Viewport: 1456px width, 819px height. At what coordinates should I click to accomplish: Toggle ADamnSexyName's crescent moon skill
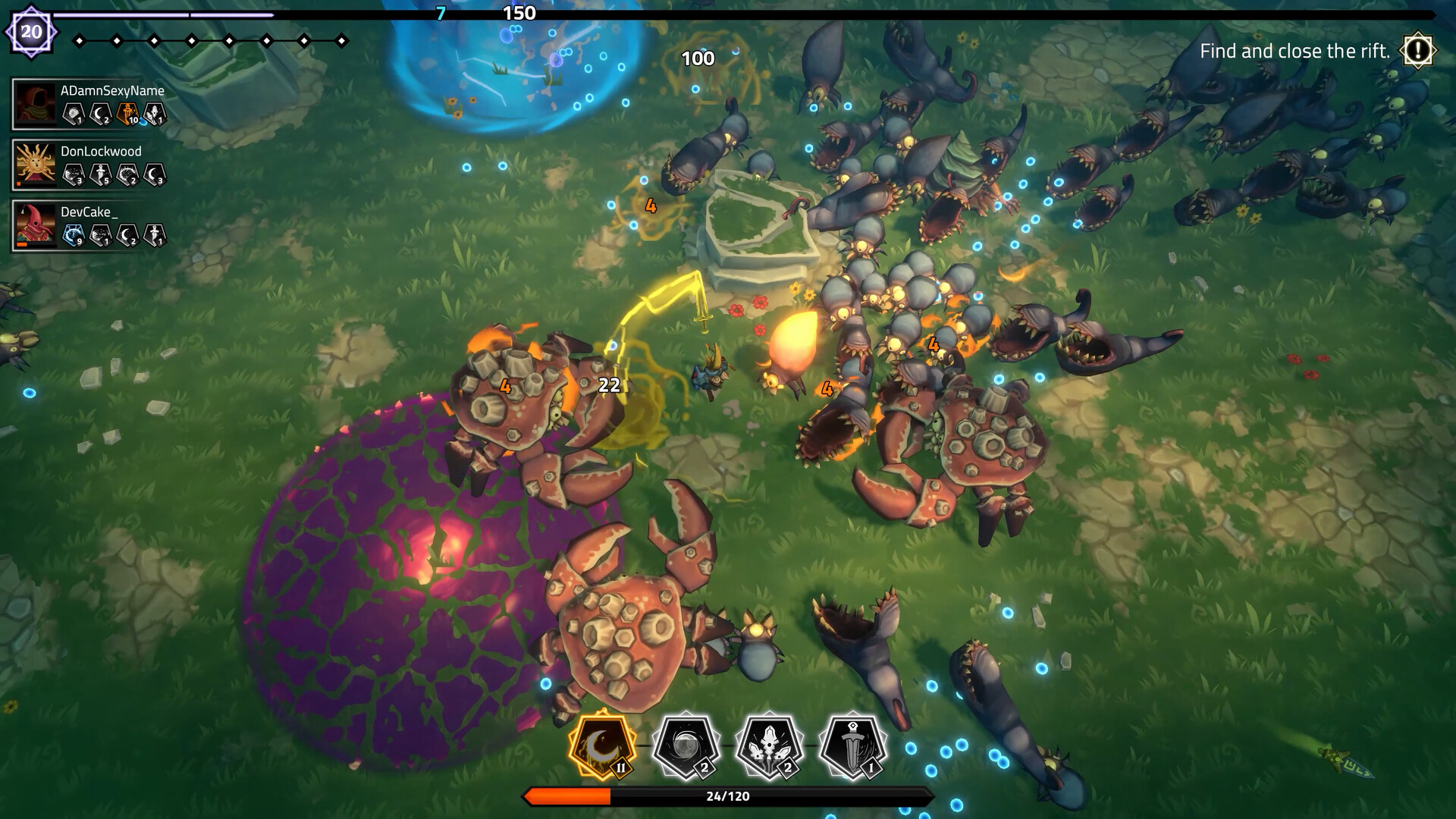click(99, 113)
